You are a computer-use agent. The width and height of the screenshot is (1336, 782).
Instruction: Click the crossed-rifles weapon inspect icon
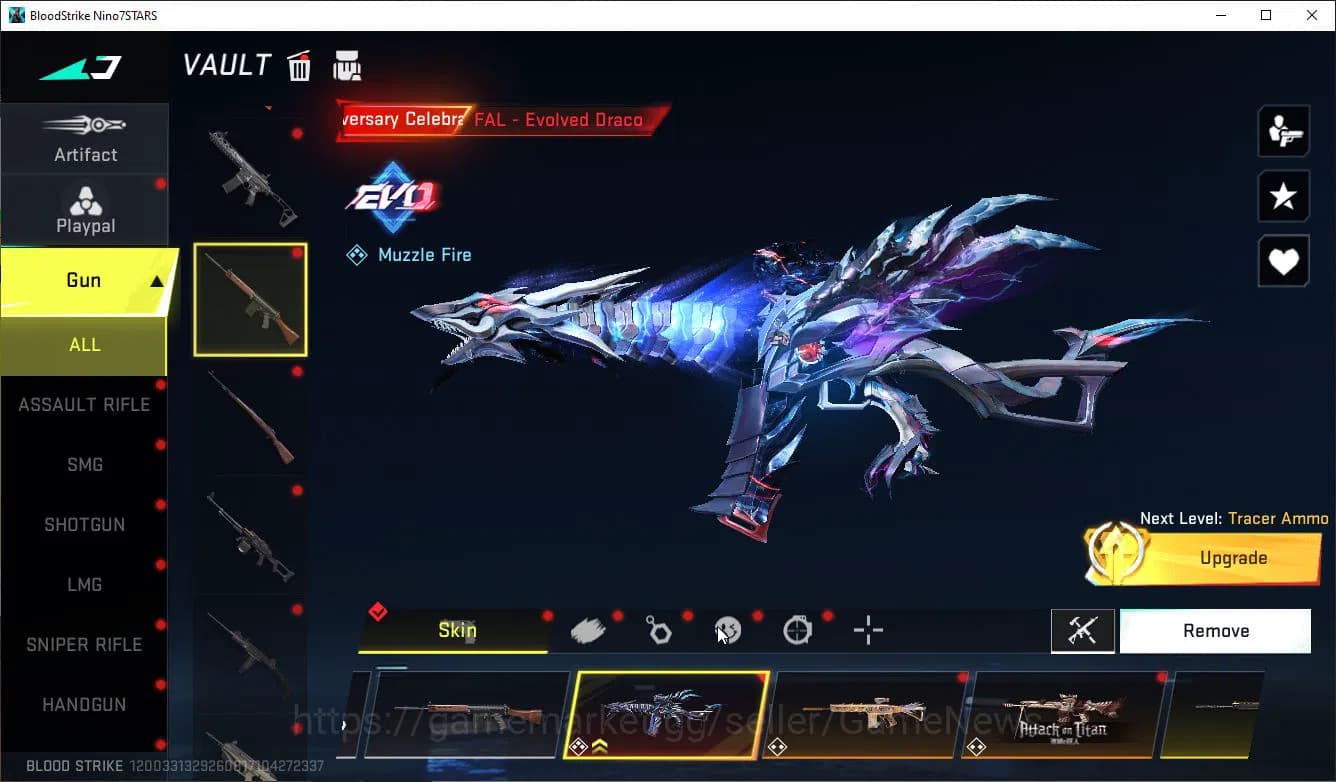[x=1083, y=631]
